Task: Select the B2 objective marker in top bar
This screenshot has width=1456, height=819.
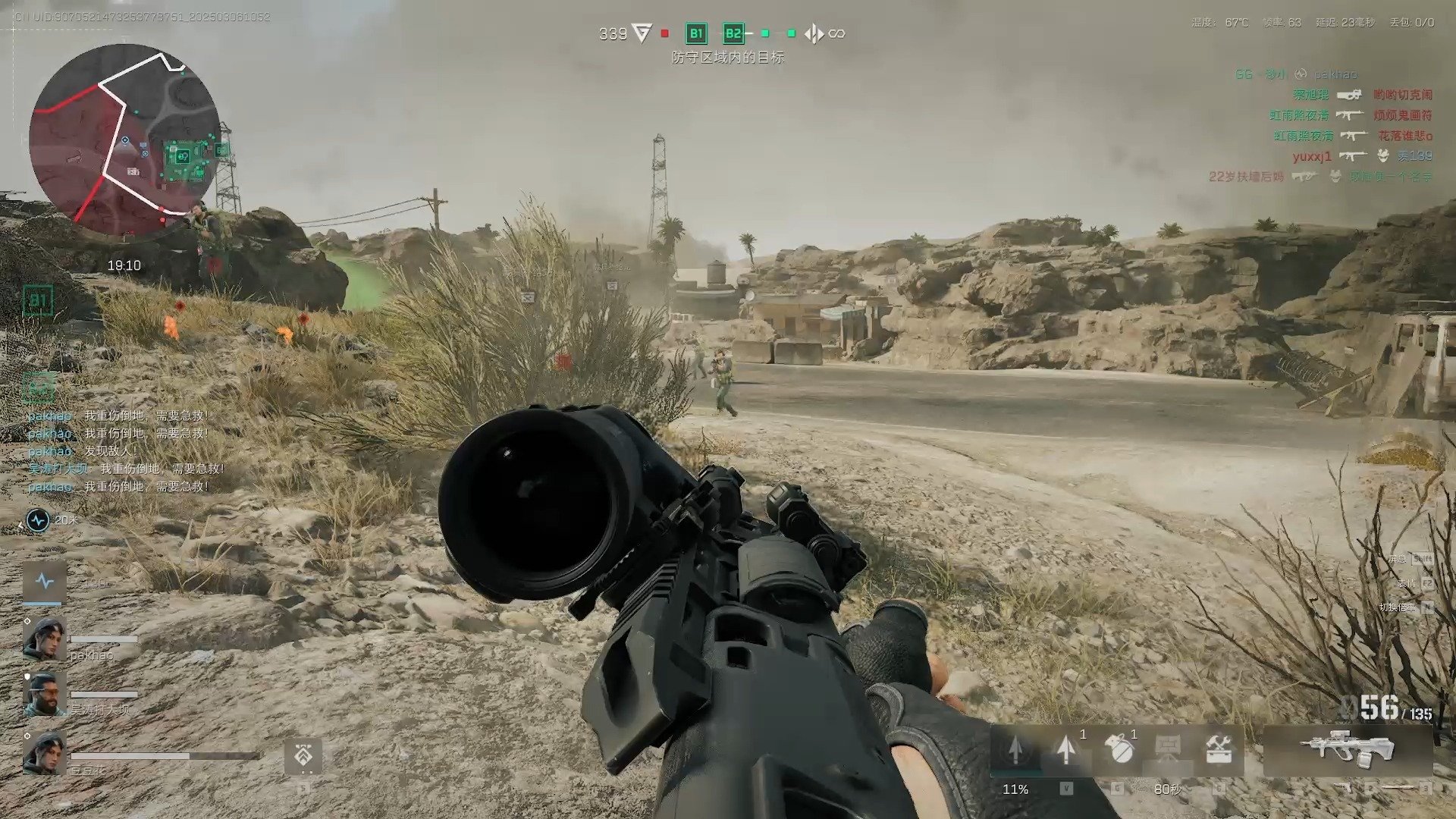Action: 733,33
